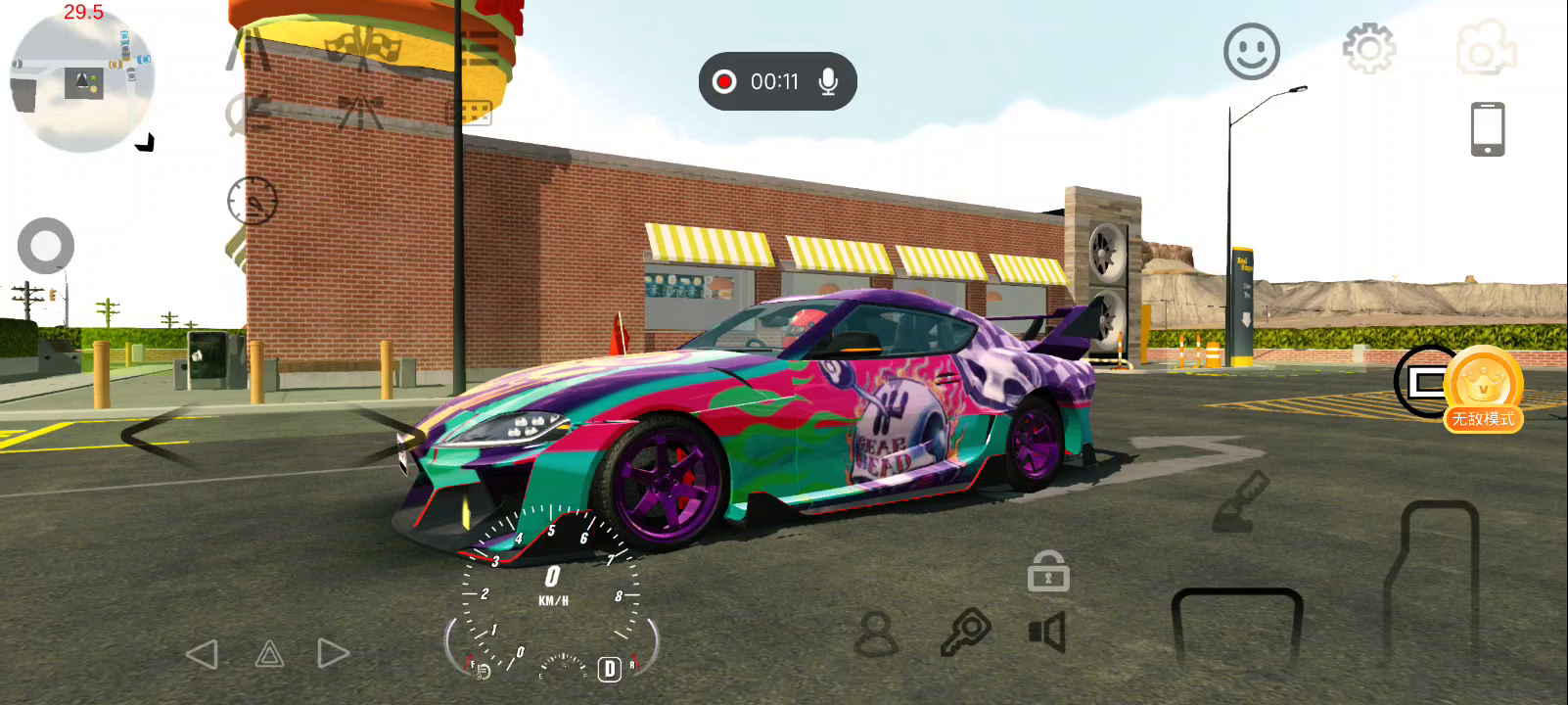1568x705 pixels.
Task: Toggle the recording microphone
Action: point(828,81)
